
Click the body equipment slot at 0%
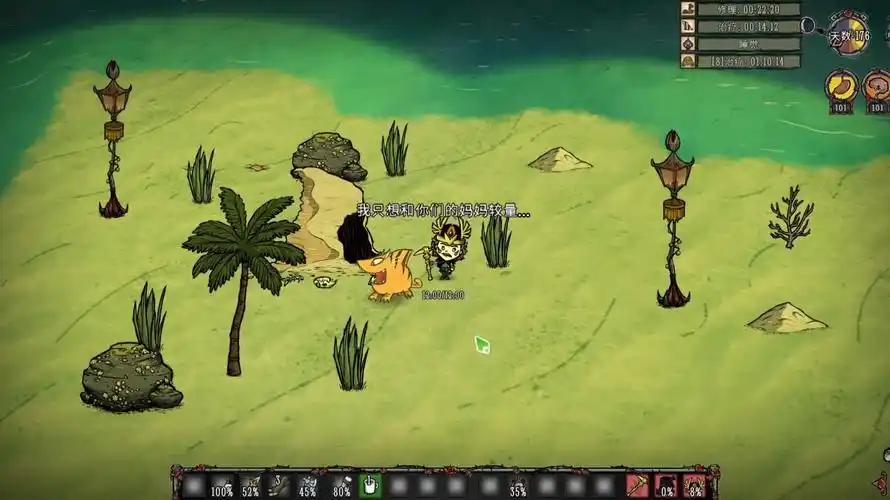pos(665,486)
